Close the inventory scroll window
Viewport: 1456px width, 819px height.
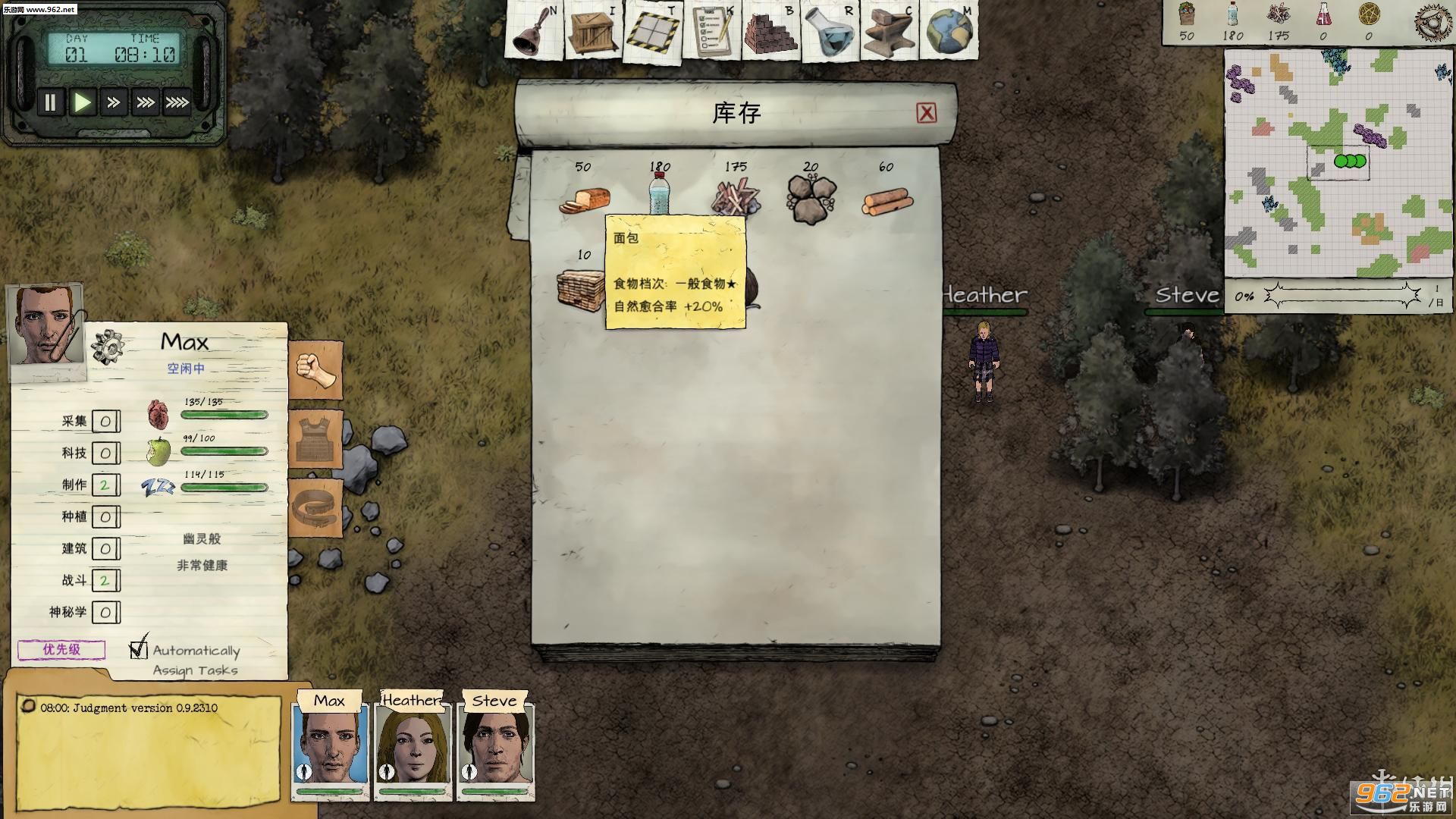click(926, 113)
